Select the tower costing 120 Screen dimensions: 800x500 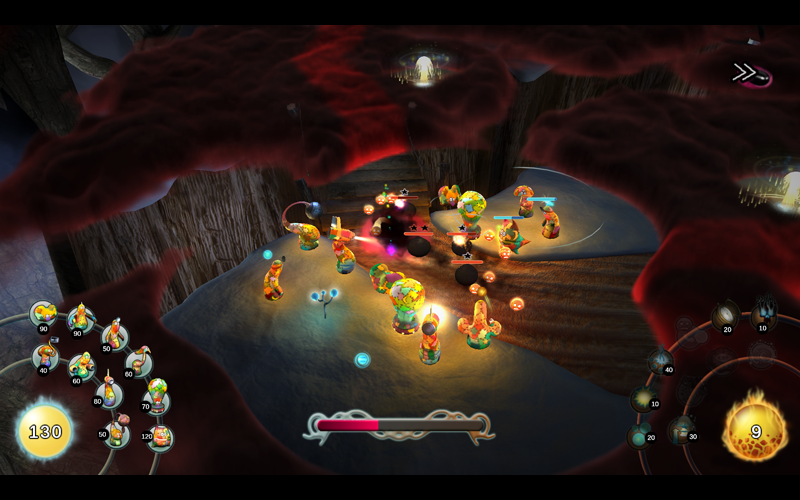click(160, 435)
